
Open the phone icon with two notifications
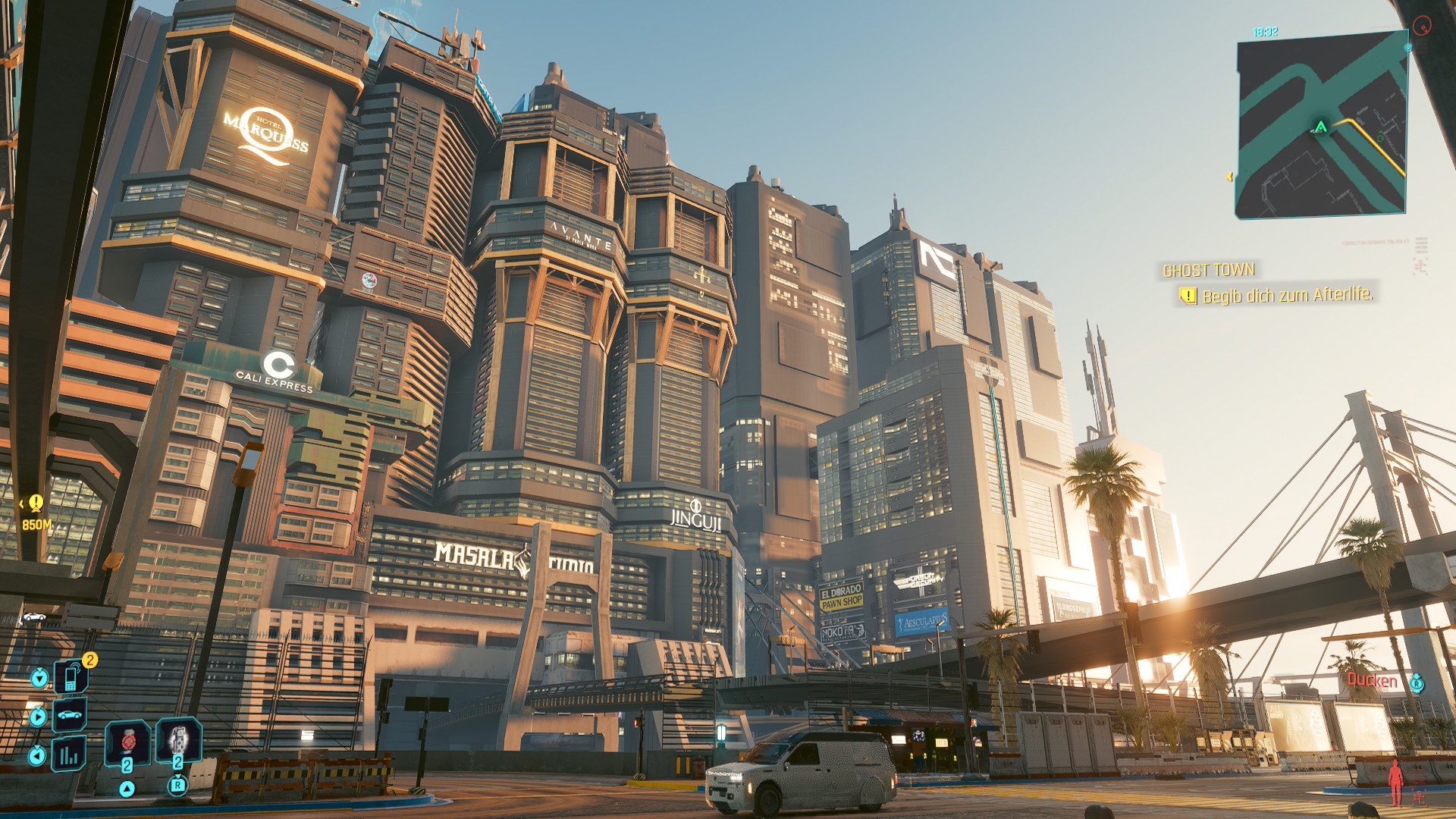pos(71,676)
